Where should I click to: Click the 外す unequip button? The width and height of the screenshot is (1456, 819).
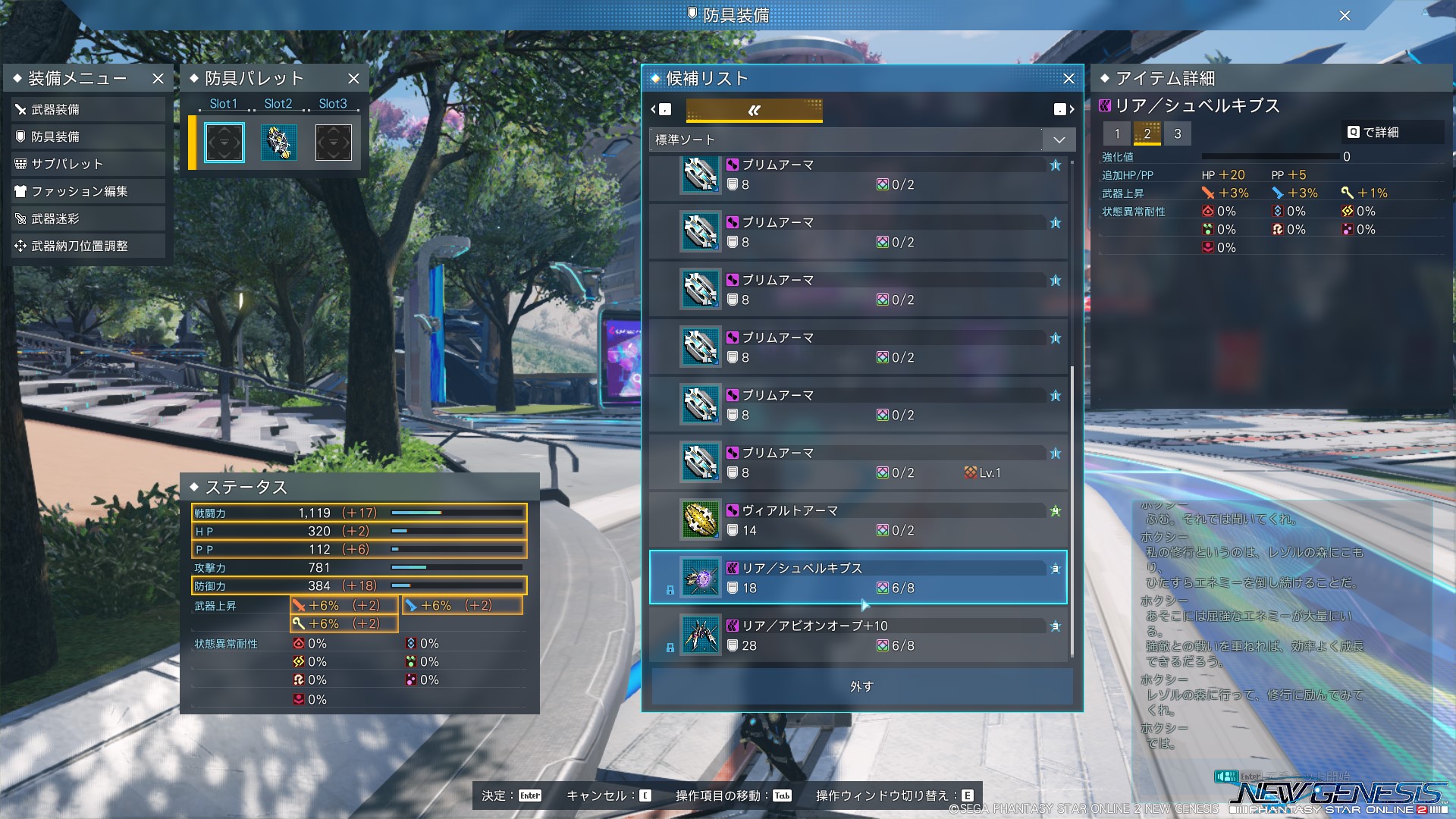pos(861,686)
